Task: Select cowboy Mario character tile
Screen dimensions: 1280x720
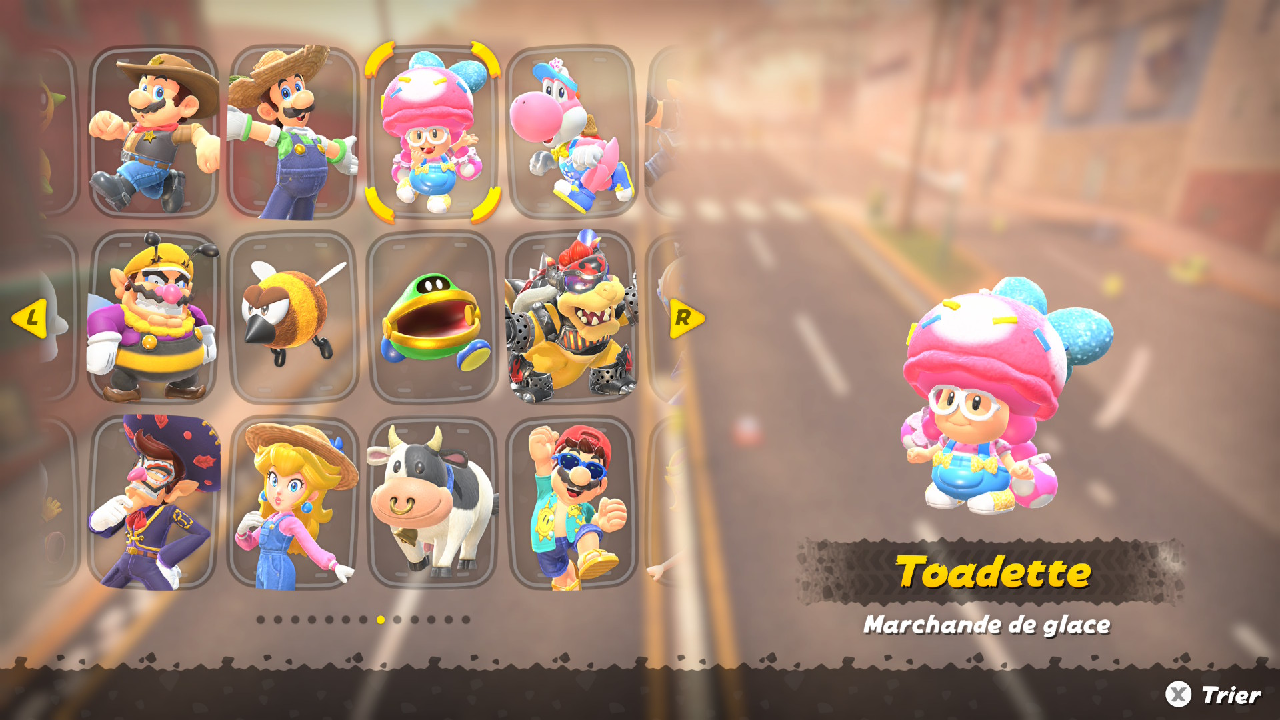Action: click(154, 131)
